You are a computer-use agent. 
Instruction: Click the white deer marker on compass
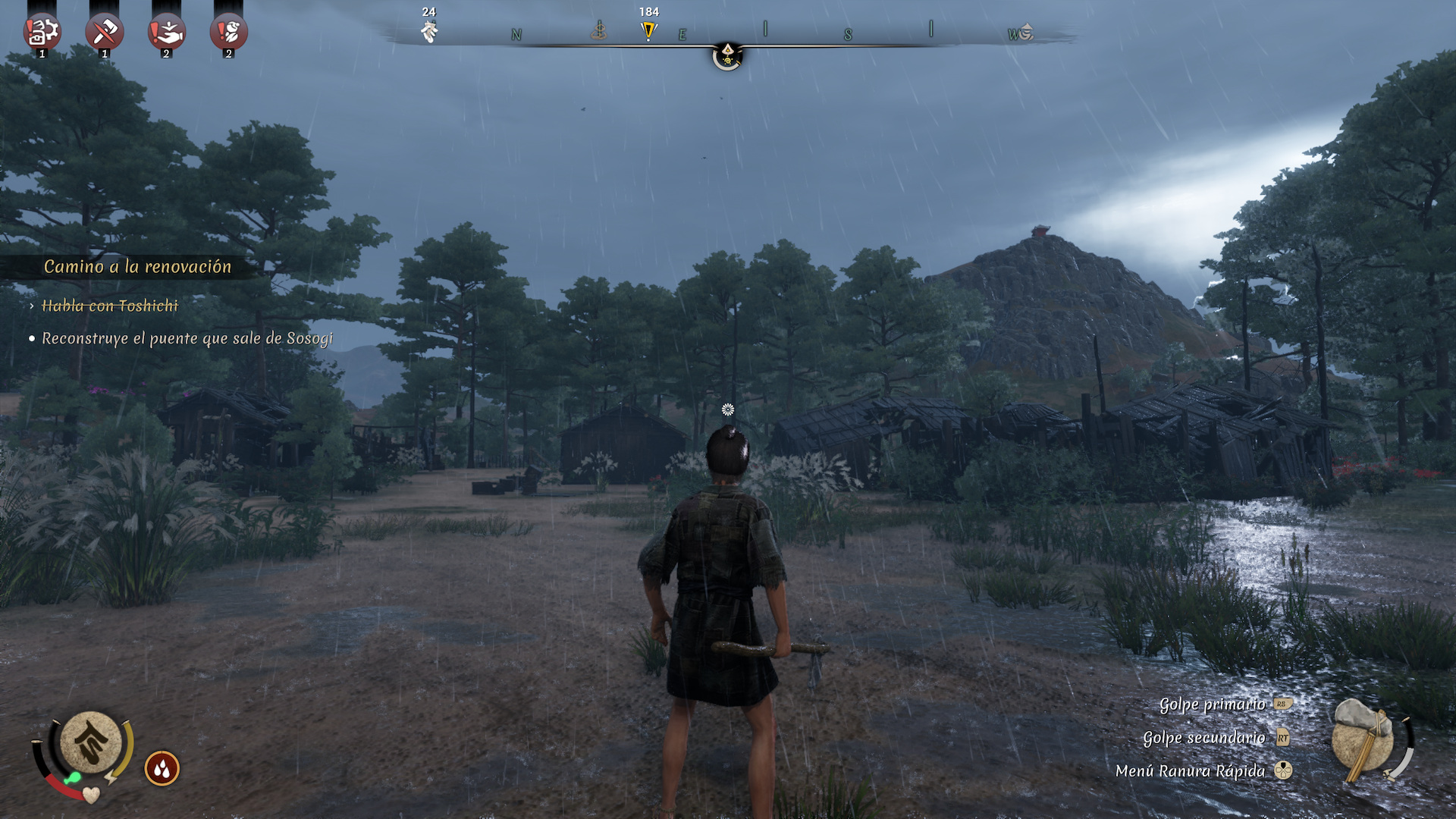(429, 31)
